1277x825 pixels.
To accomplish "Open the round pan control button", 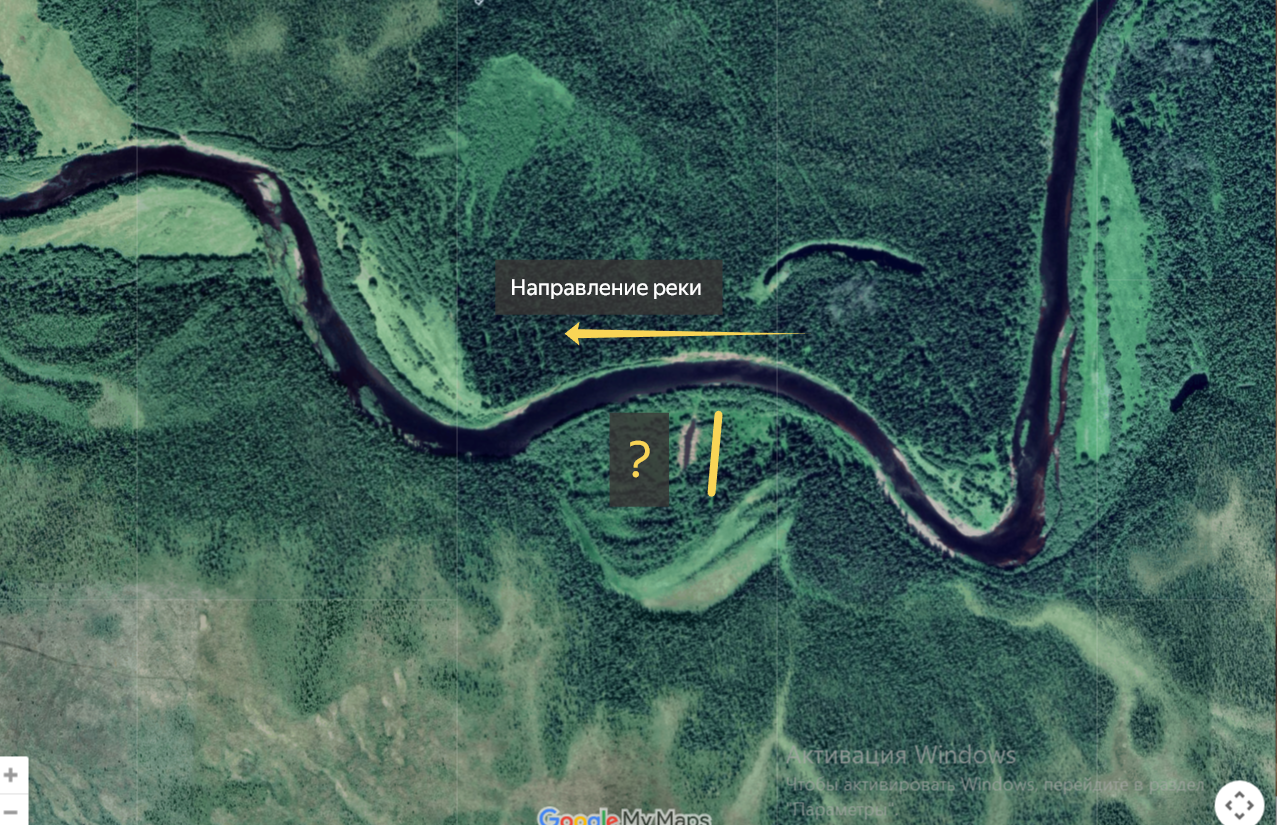I will tap(1239, 804).
